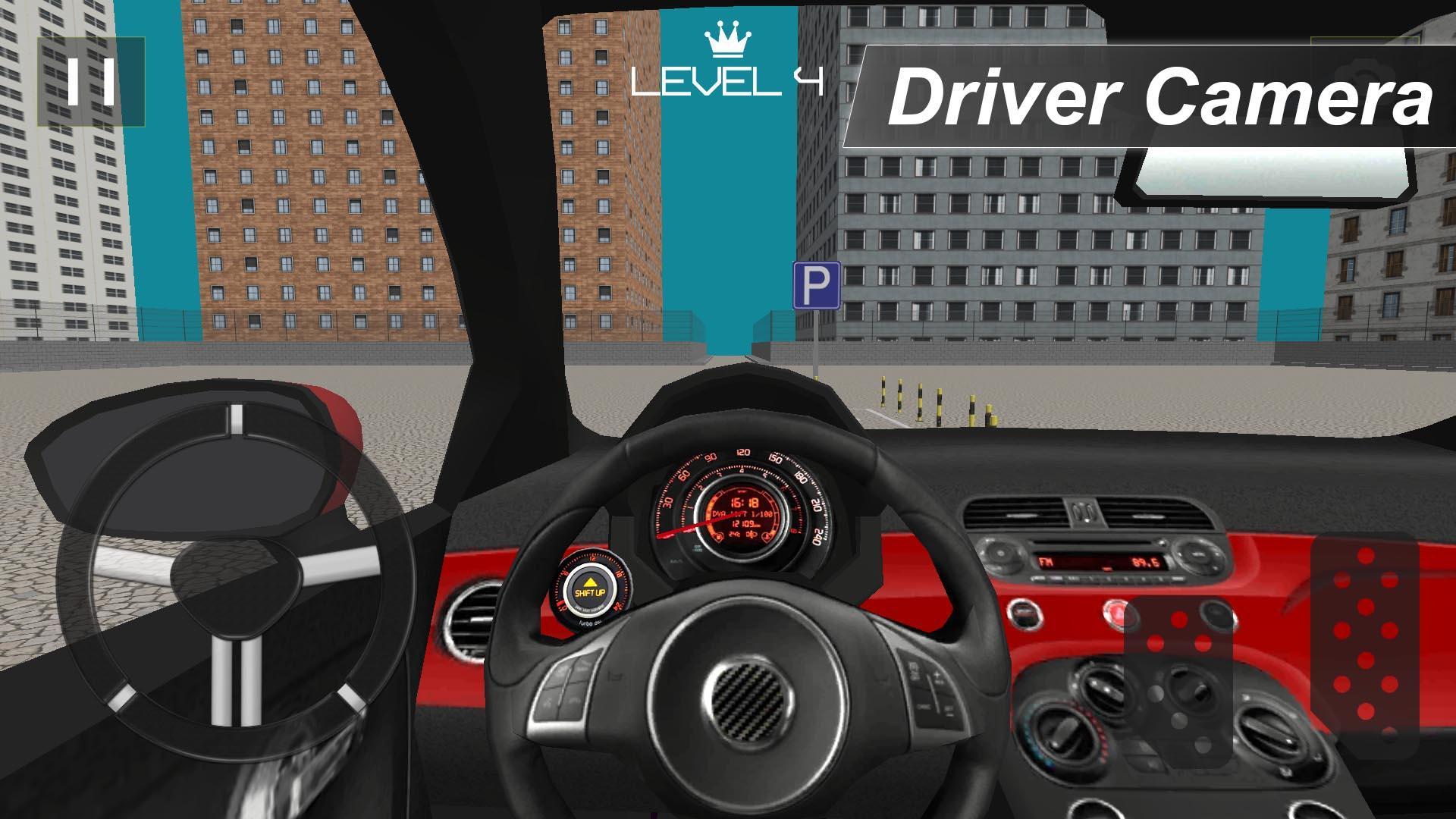Turn the fan speed knob
This screenshot has height=819, width=1456.
(x=1268, y=731)
